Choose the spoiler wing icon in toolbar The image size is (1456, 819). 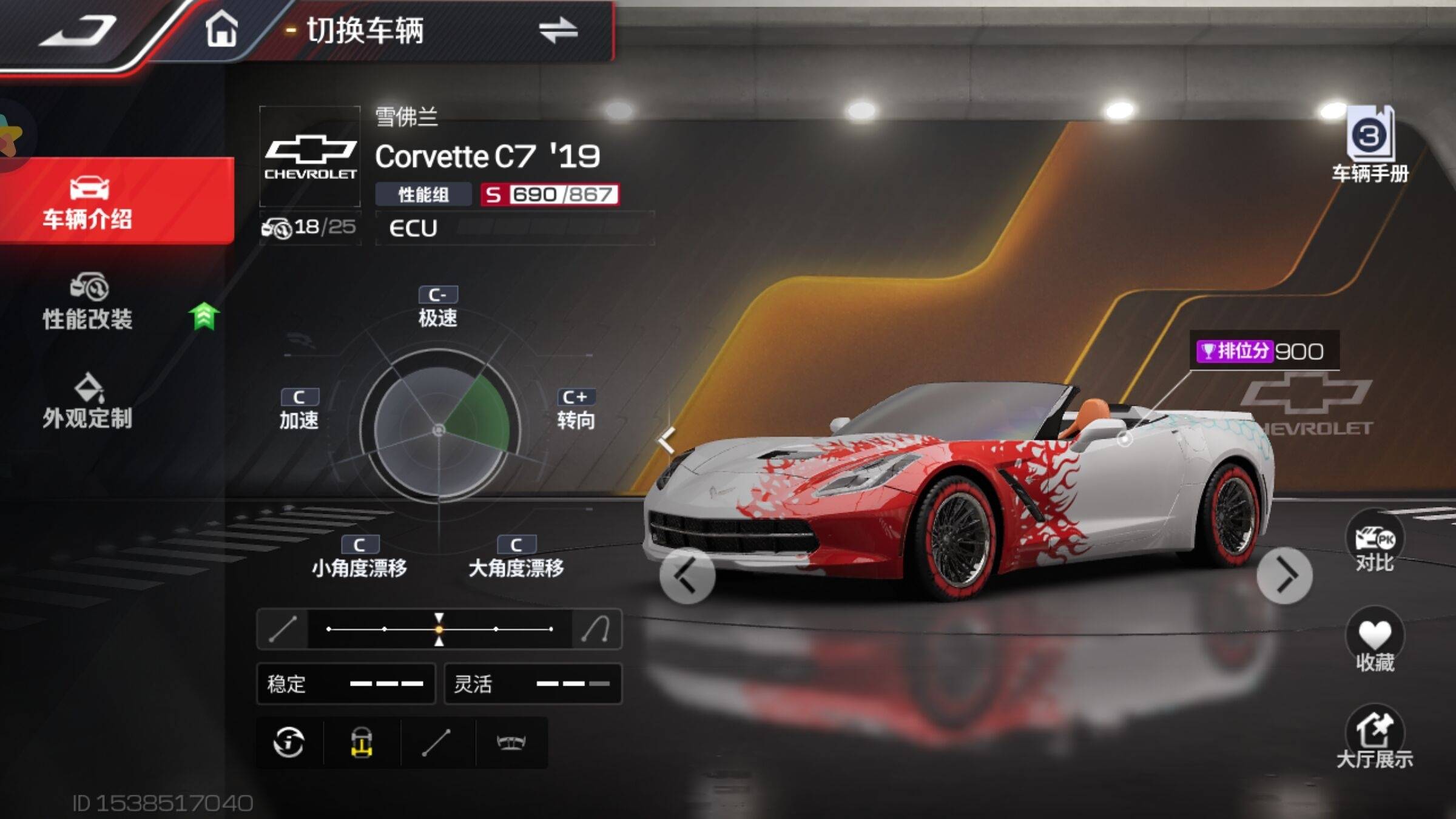511,742
